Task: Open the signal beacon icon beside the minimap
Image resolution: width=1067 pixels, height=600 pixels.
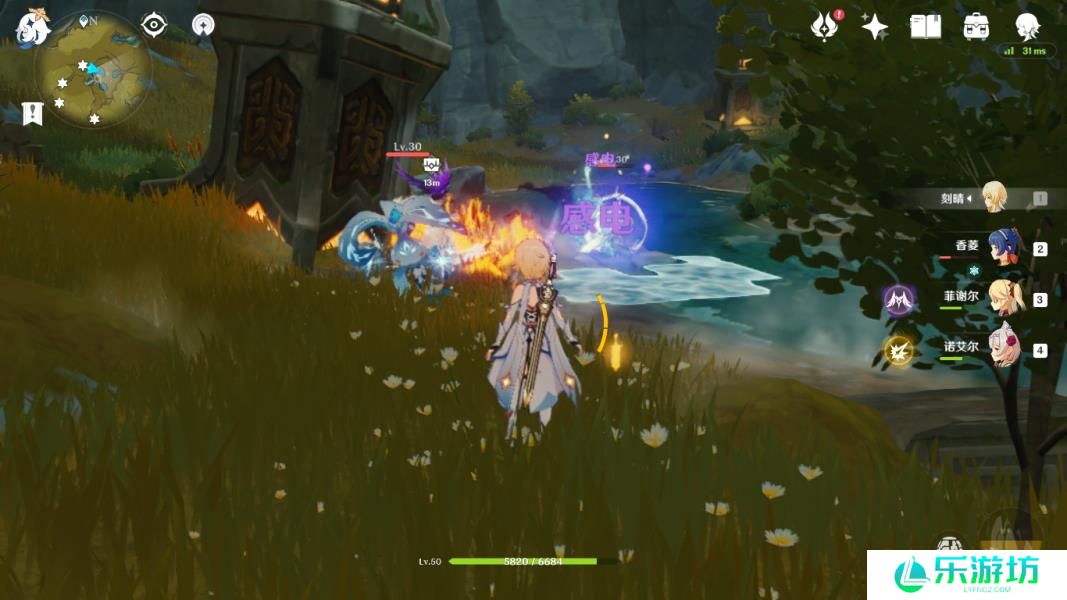Action: coord(203,25)
